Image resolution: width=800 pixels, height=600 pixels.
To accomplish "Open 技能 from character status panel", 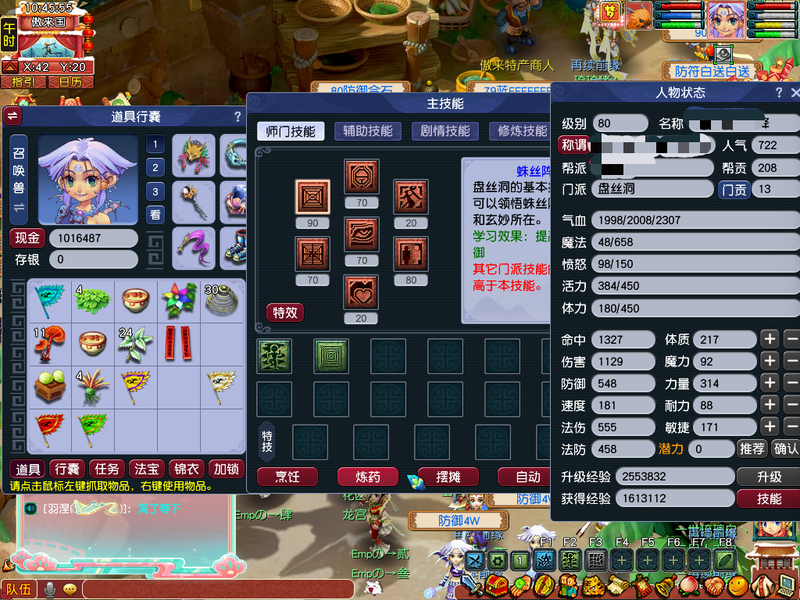I will [767, 498].
